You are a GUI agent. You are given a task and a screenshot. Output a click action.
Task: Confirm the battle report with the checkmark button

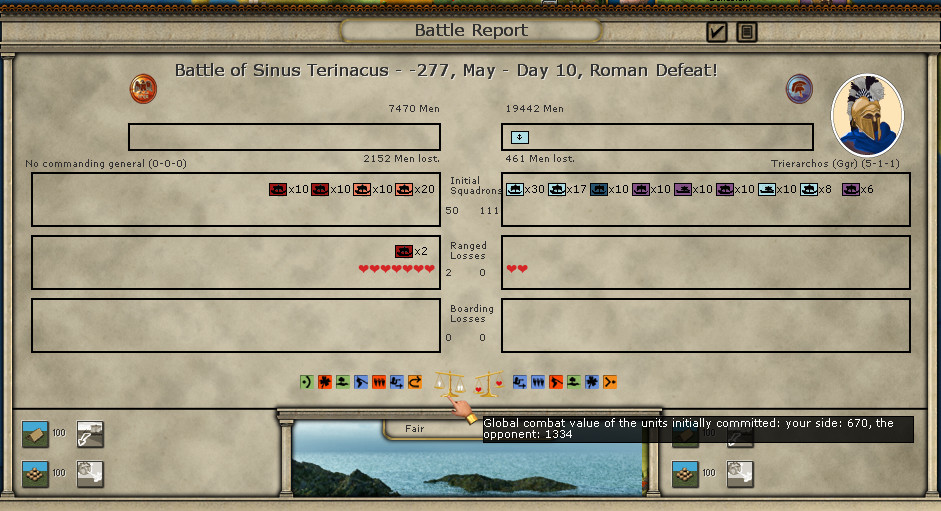(x=716, y=32)
